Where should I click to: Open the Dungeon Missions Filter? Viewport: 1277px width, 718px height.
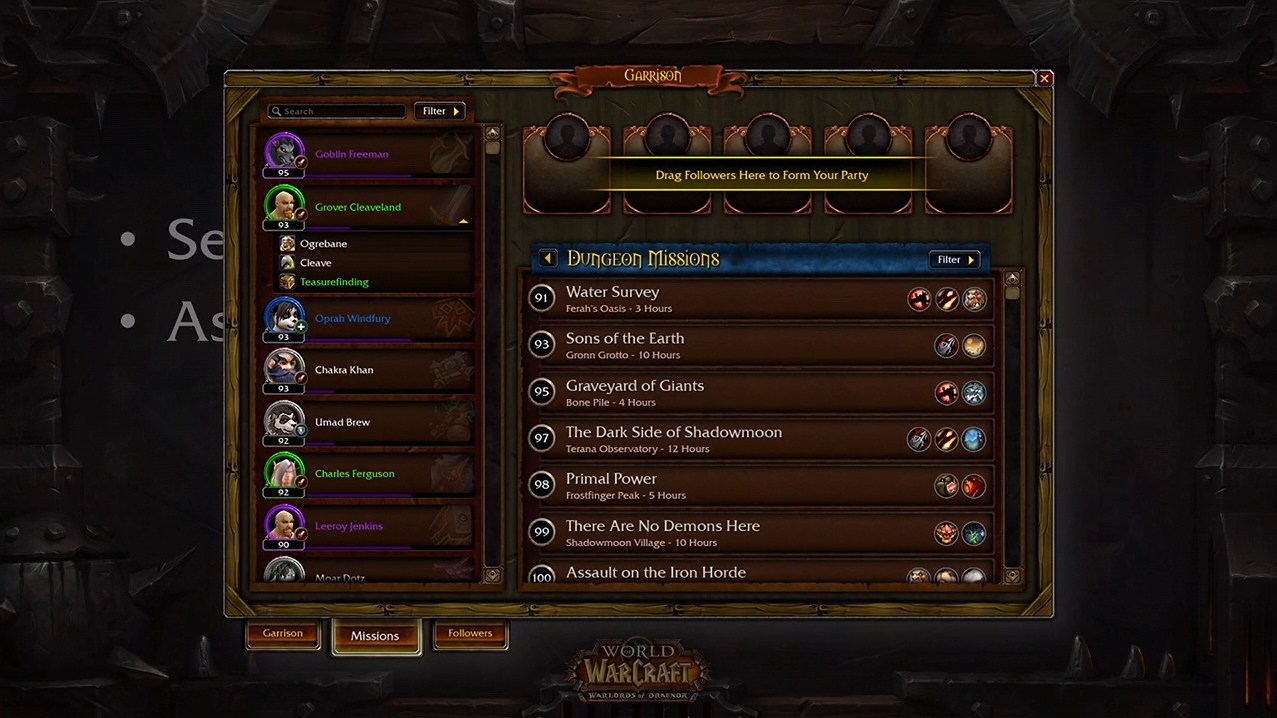pyautogui.click(x=954, y=260)
